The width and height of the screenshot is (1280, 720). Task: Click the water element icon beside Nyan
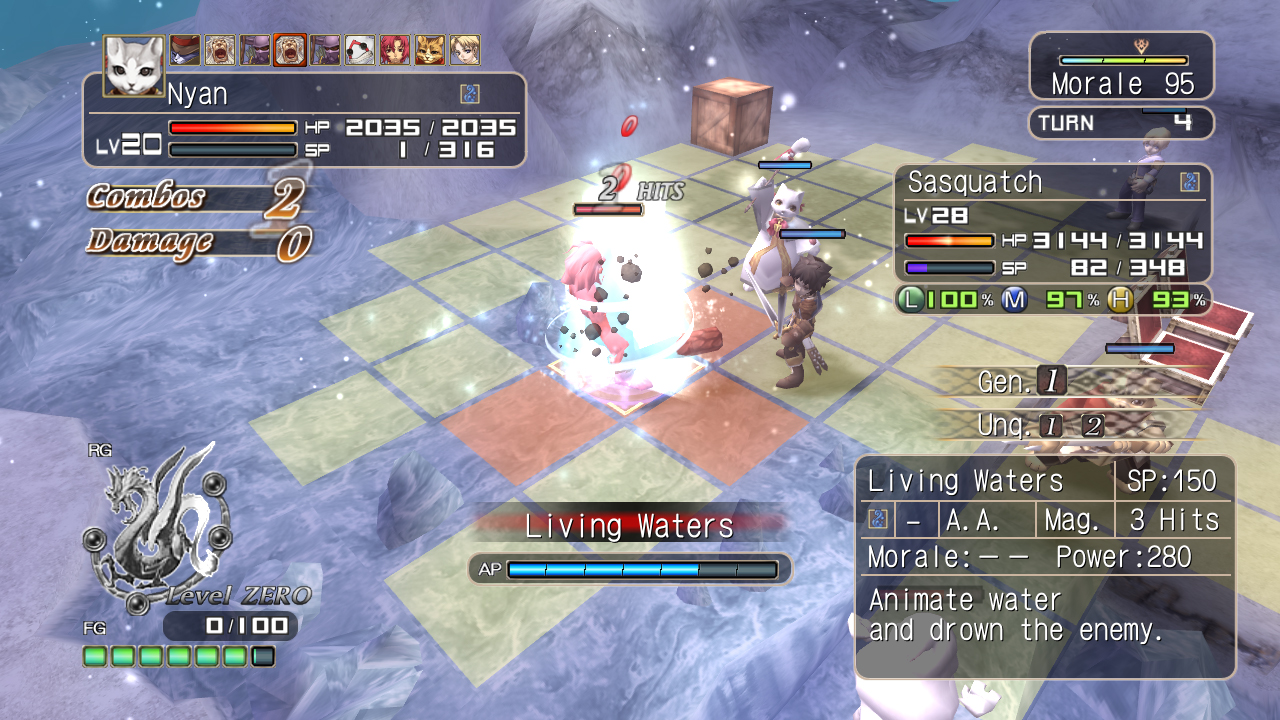click(470, 94)
